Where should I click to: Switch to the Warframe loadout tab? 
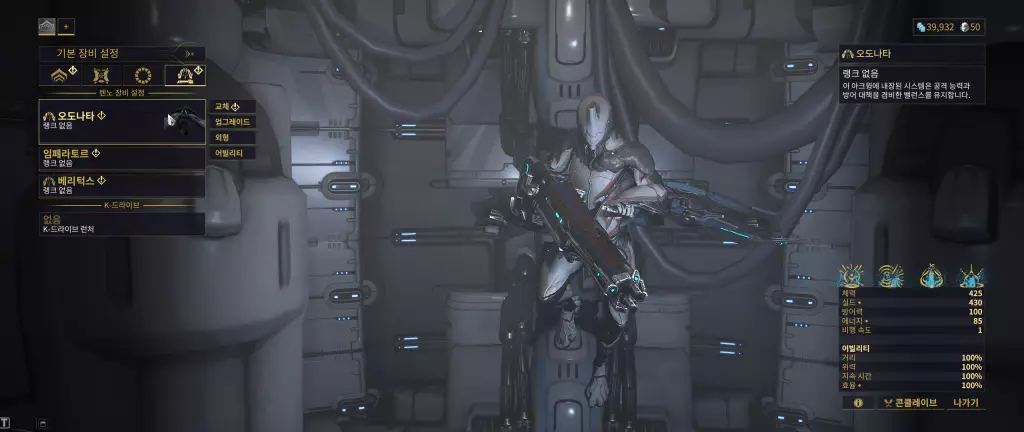coord(58,75)
